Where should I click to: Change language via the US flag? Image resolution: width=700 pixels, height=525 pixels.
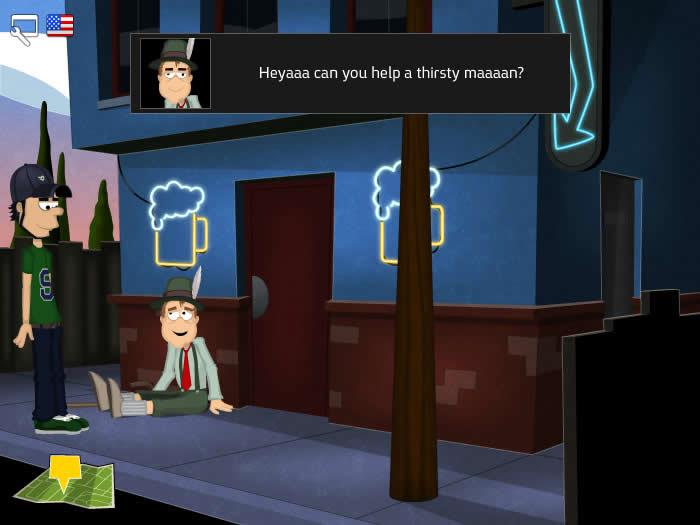point(60,25)
